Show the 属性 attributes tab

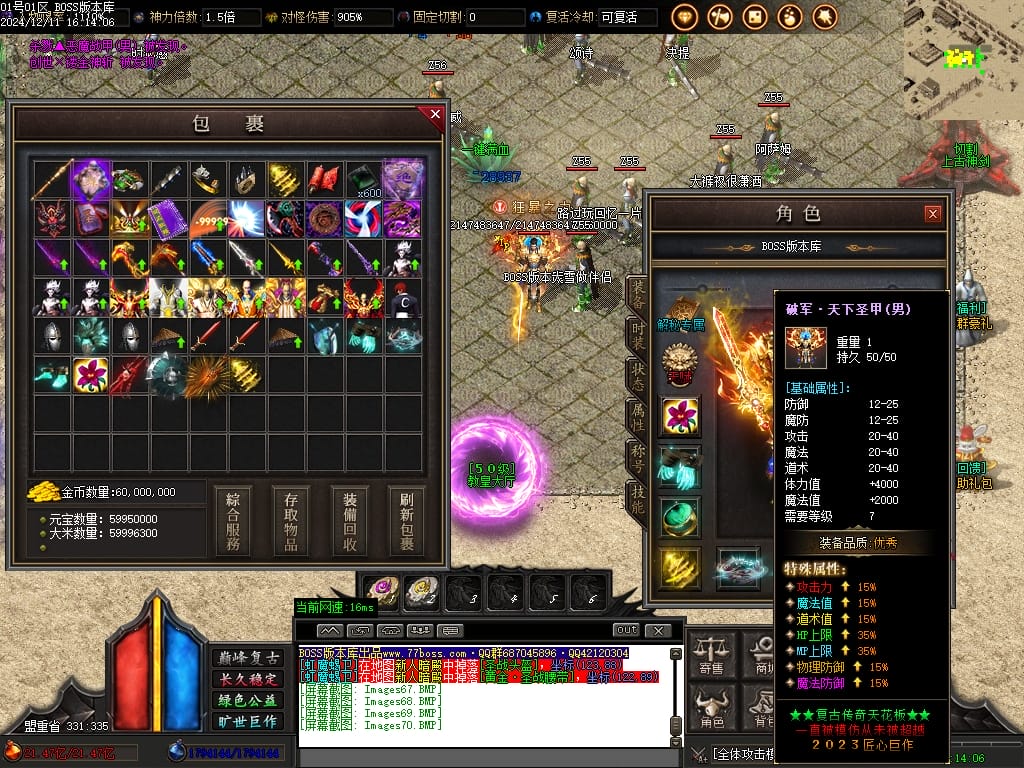[x=637, y=416]
